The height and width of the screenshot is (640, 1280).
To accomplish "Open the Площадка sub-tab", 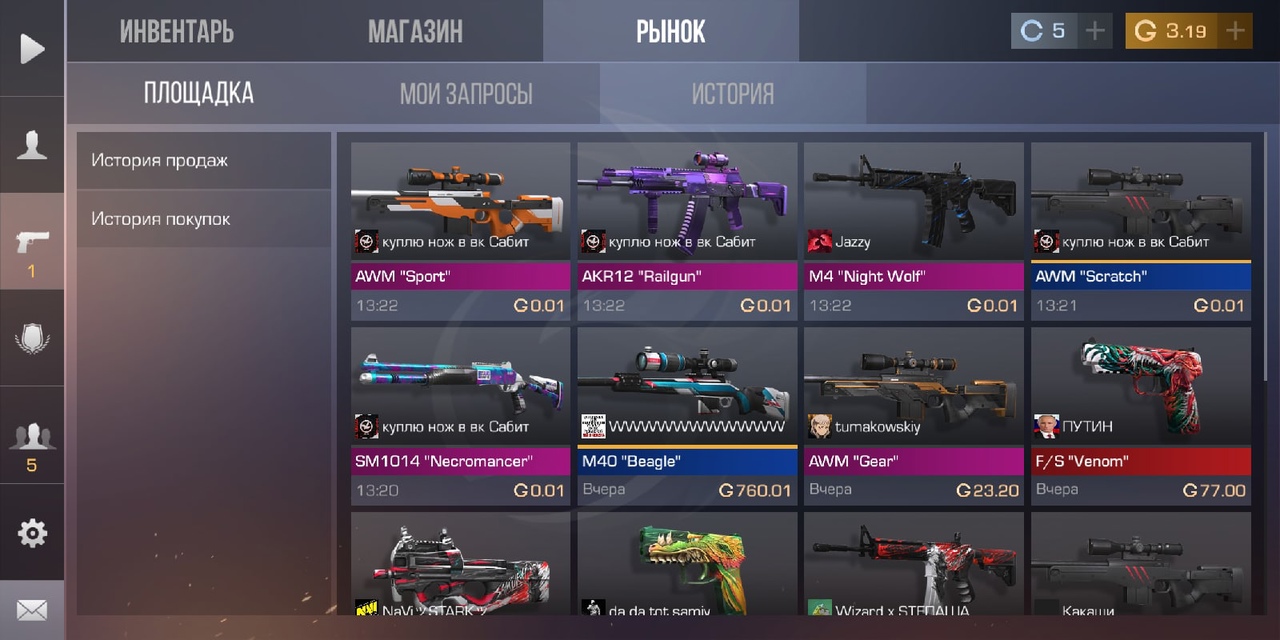I will click(199, 94).
